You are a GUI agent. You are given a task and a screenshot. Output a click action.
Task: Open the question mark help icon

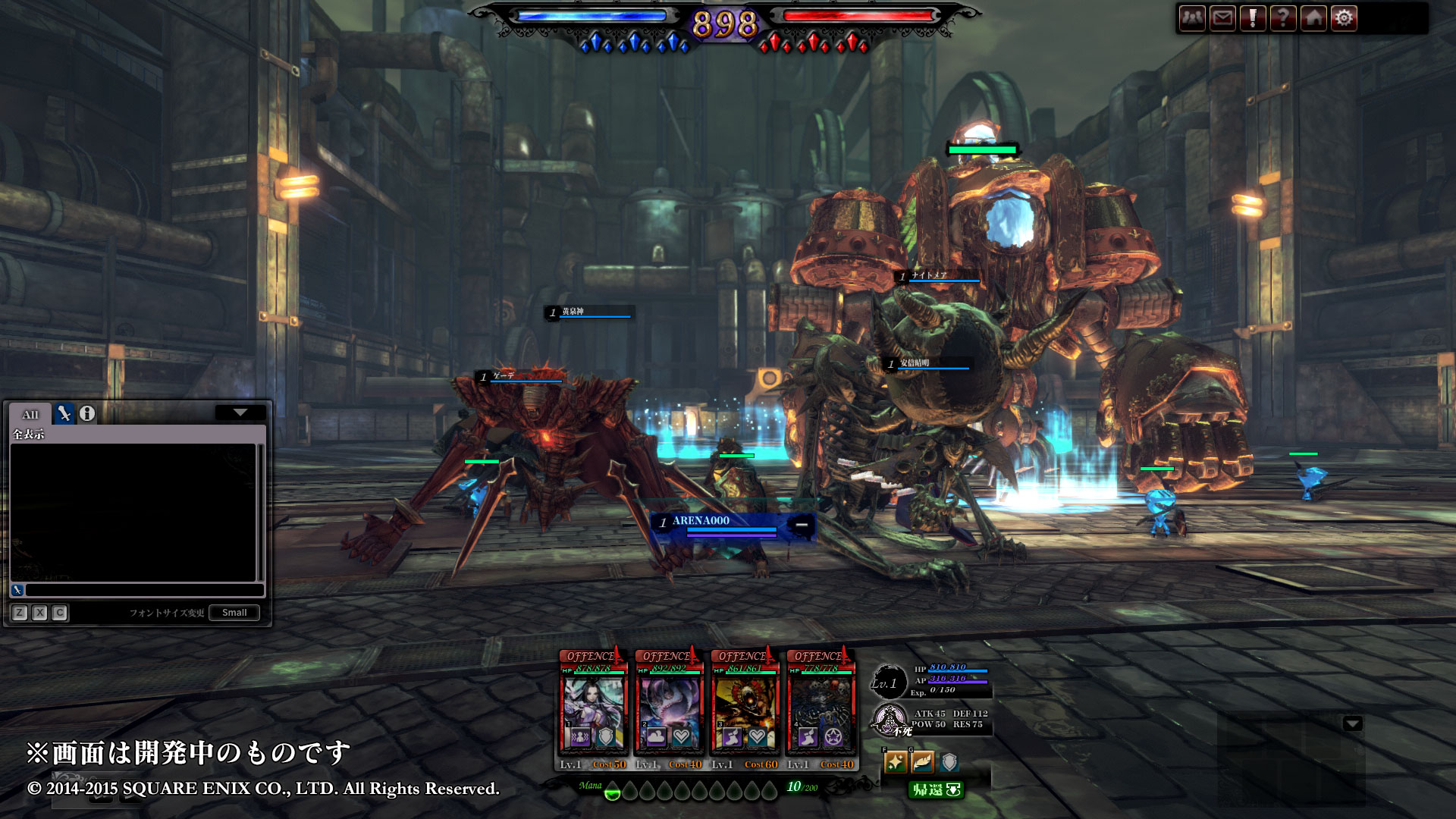(1283, 18)
